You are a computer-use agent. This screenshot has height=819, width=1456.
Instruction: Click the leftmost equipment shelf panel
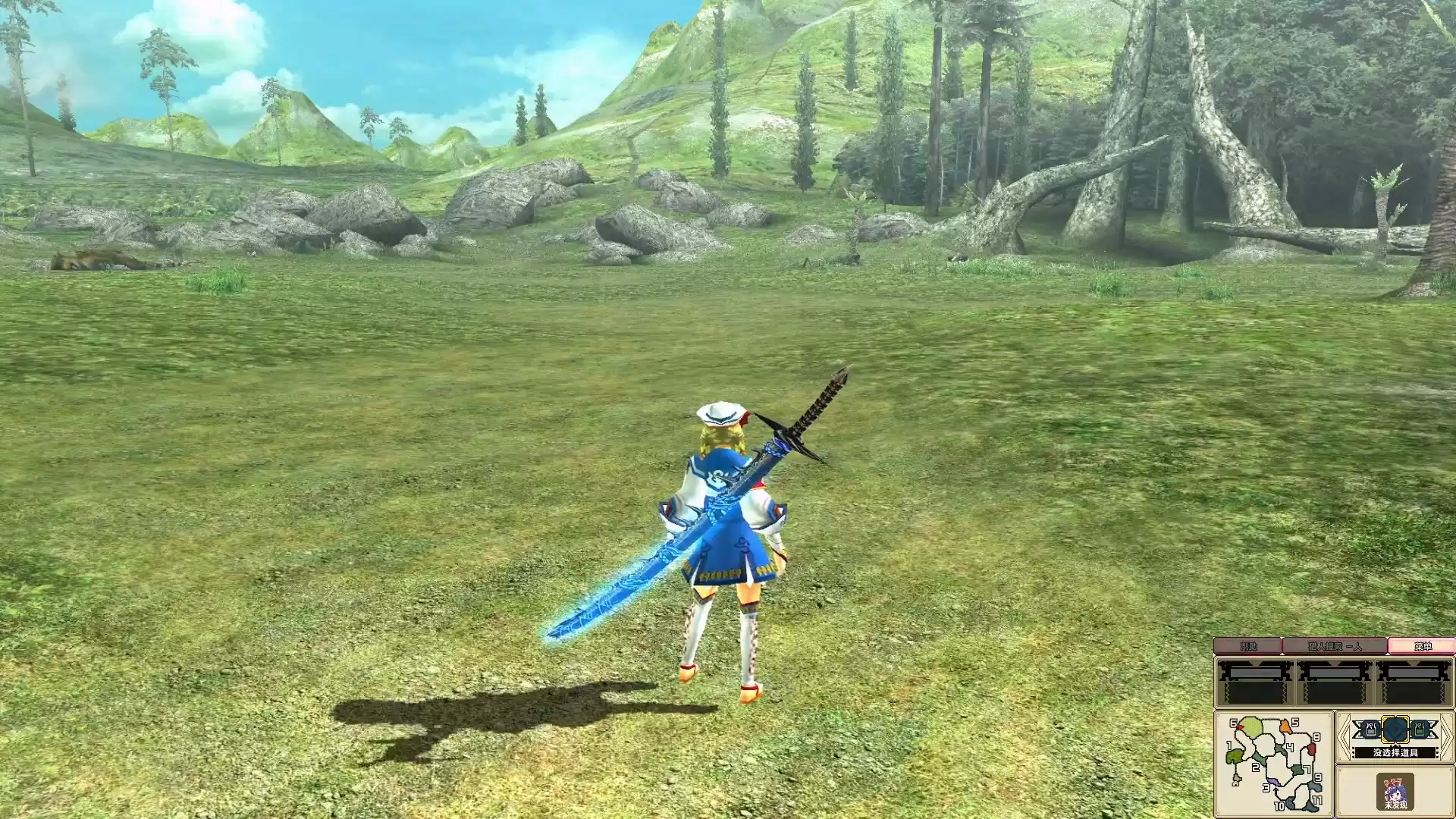point(1255,683)
